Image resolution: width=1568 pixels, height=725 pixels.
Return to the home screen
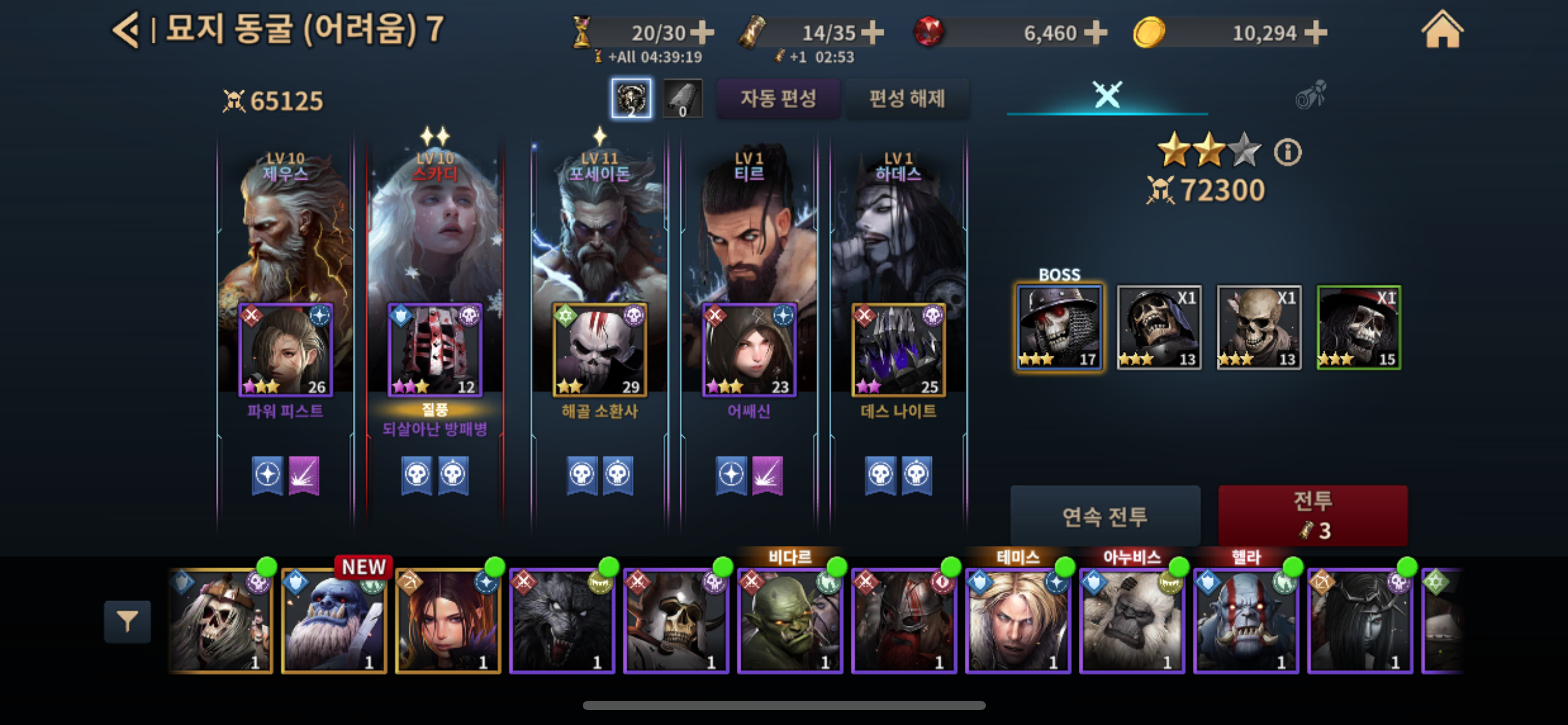(x=1442, y=30)
